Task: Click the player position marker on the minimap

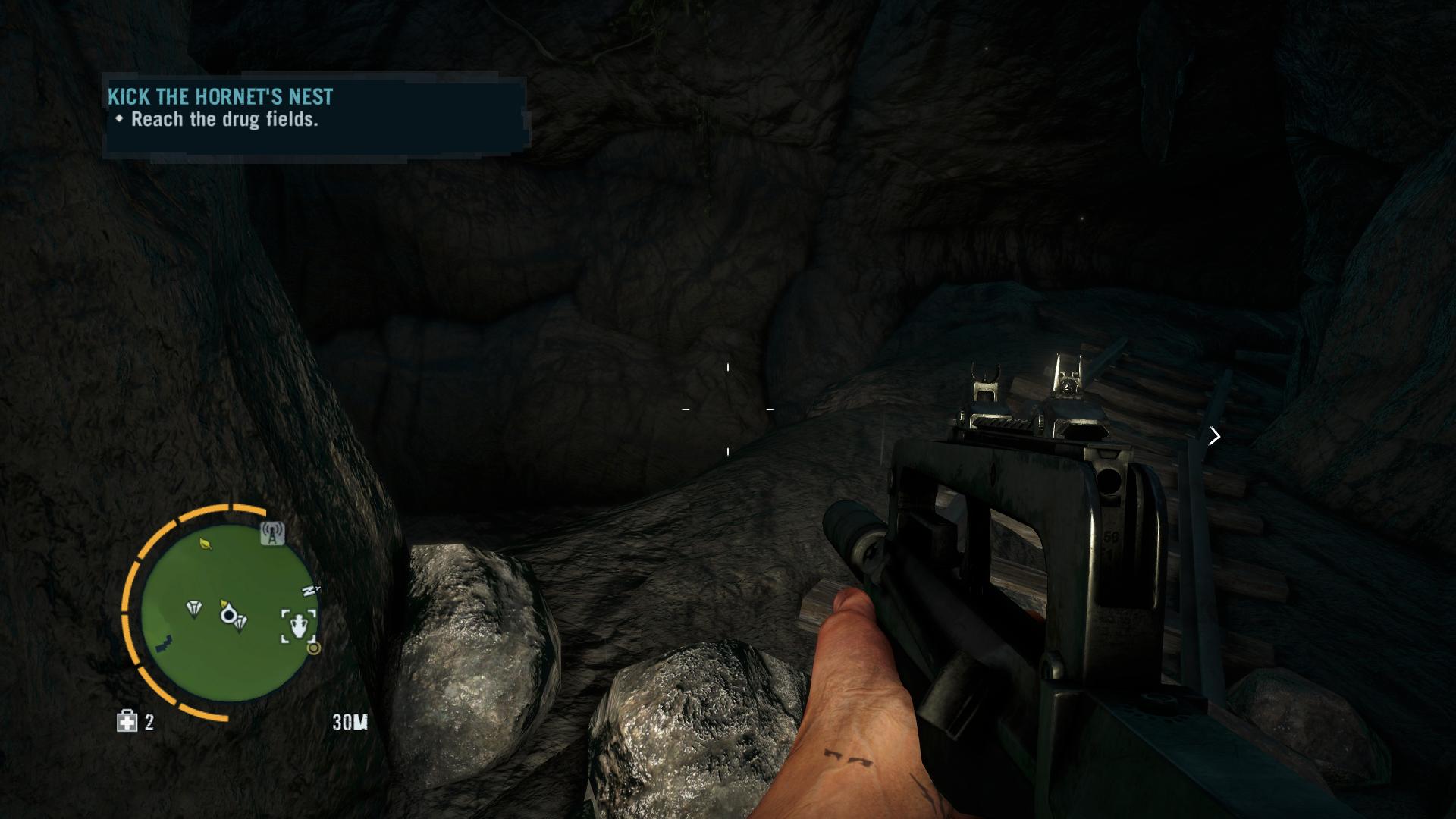Action: tap(227, 613)
